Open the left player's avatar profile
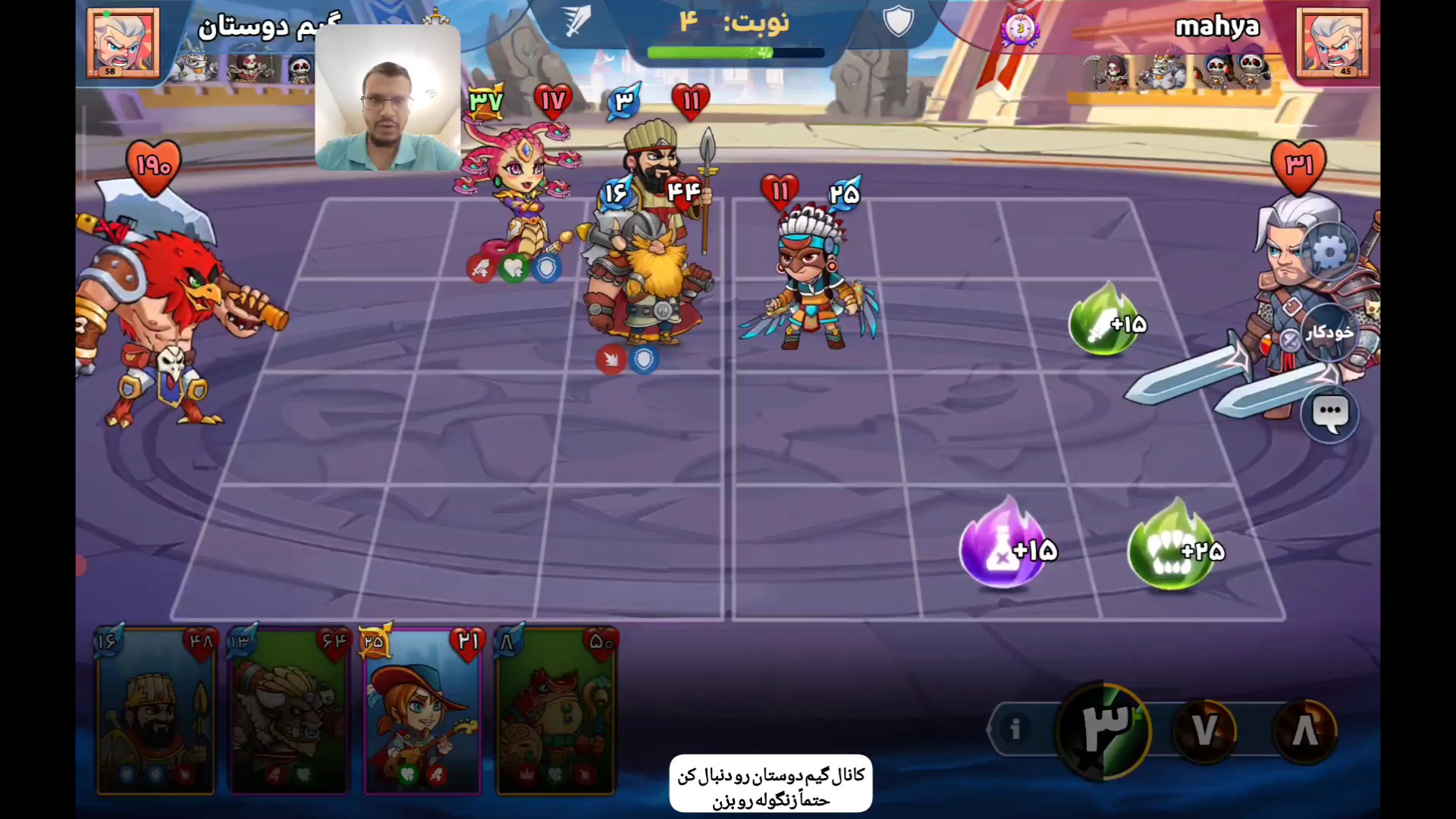 pos(123,43)
